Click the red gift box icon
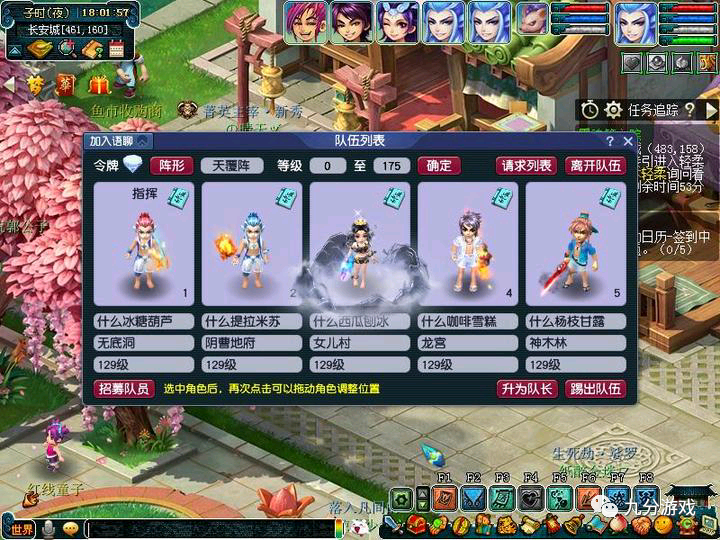This screenshot has height=540, width=720. [98, 85]
